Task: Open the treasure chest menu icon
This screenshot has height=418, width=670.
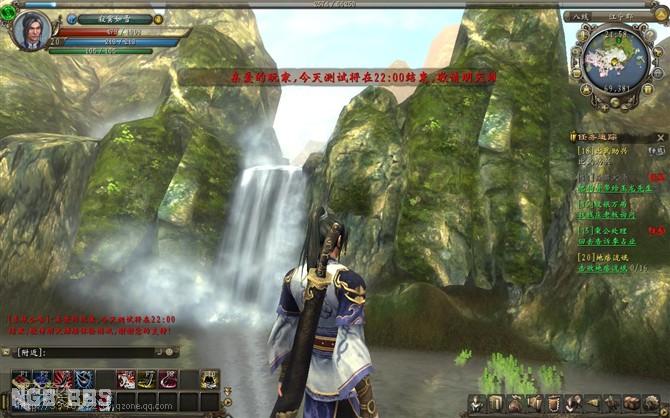Action: coord(631,402)
